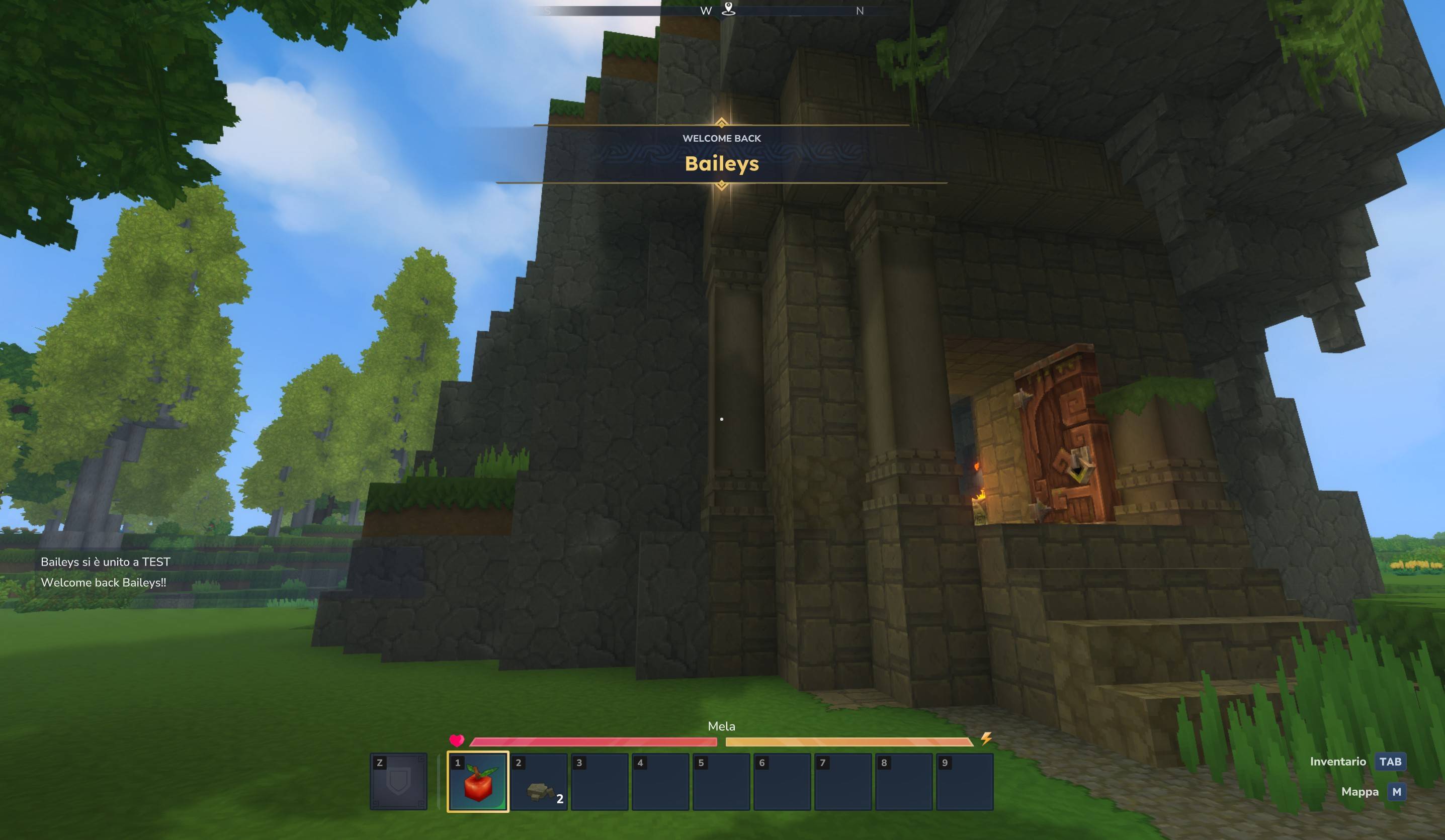Open the Mappa map
Viewport: 1445px width, 840px height.
1396,792
